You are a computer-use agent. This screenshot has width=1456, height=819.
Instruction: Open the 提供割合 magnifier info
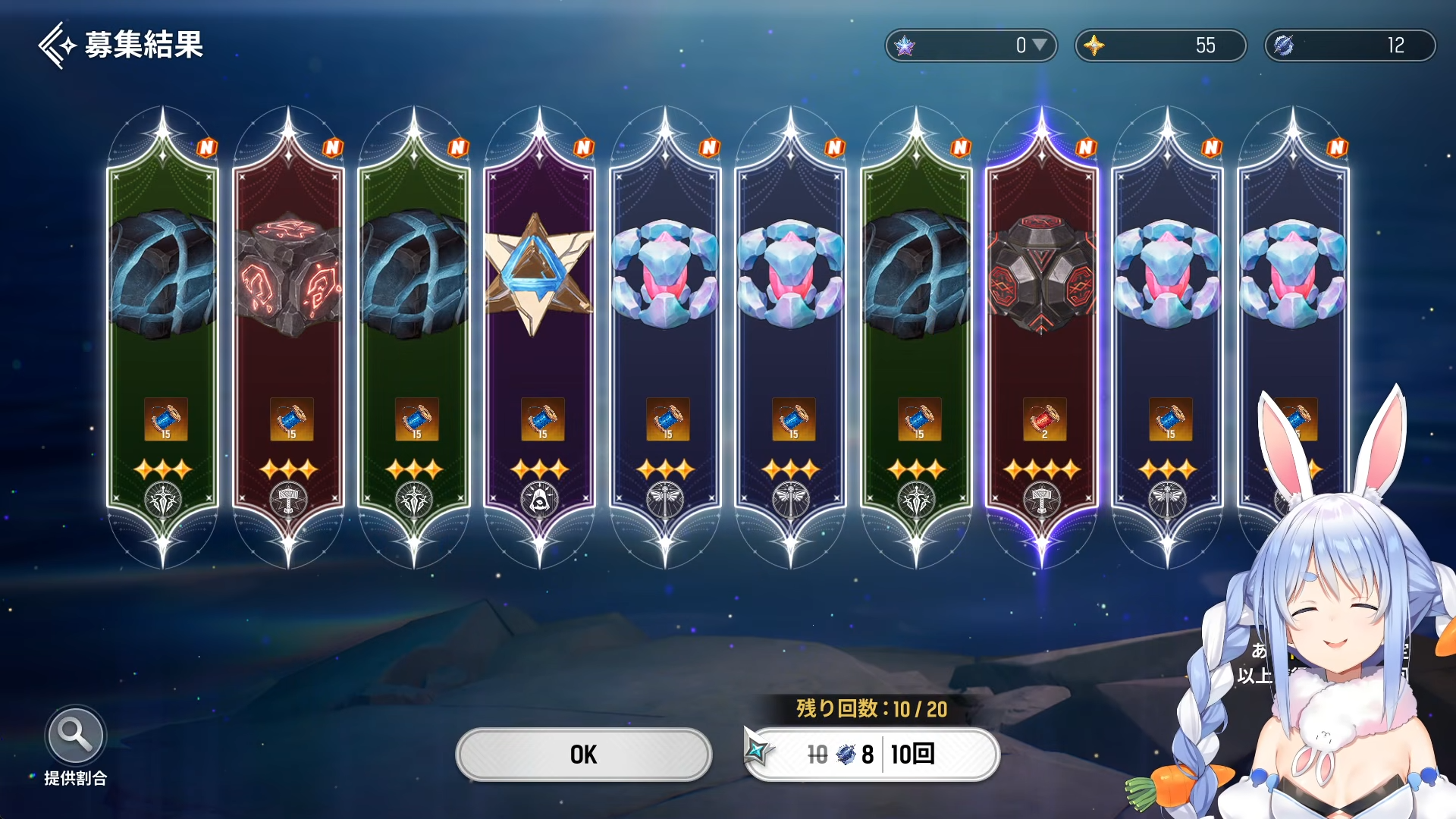click(x=75, y=736)
